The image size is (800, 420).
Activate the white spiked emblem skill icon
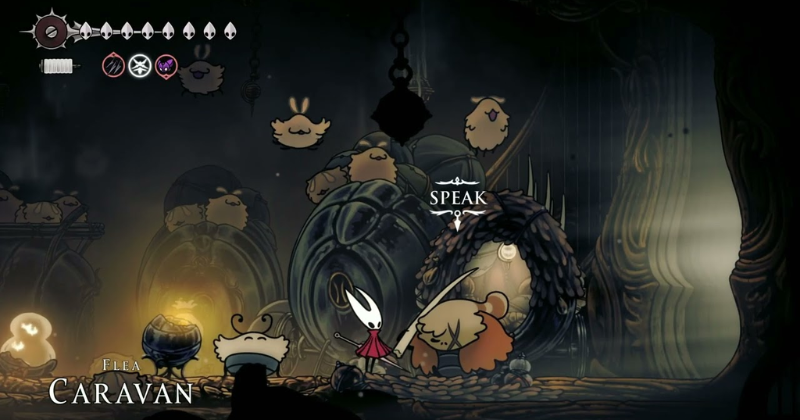[x=140, y=67]
